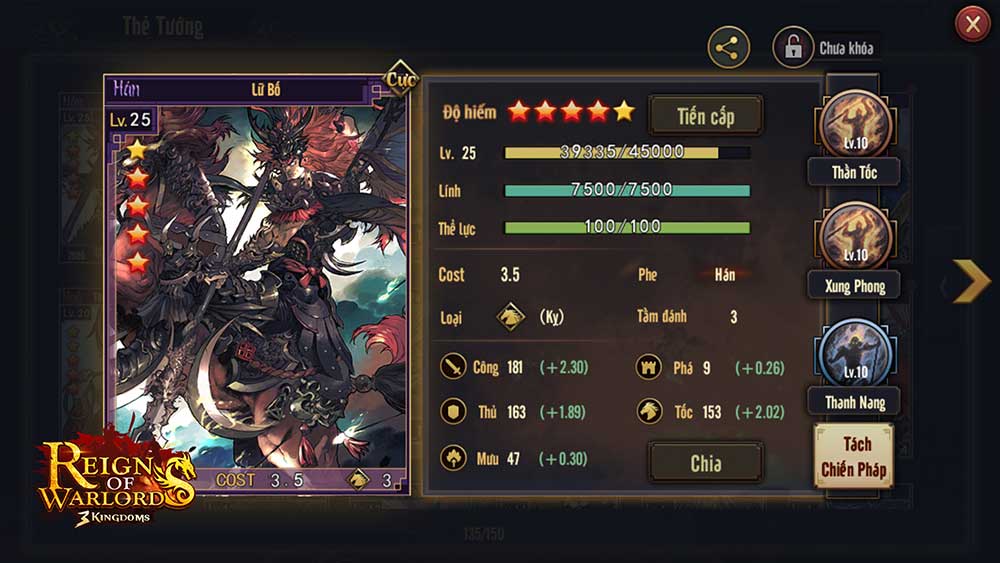This screenshot has width=1000, height=563.
Task: Go to the next general with arrow
Action: pos(969,281)
